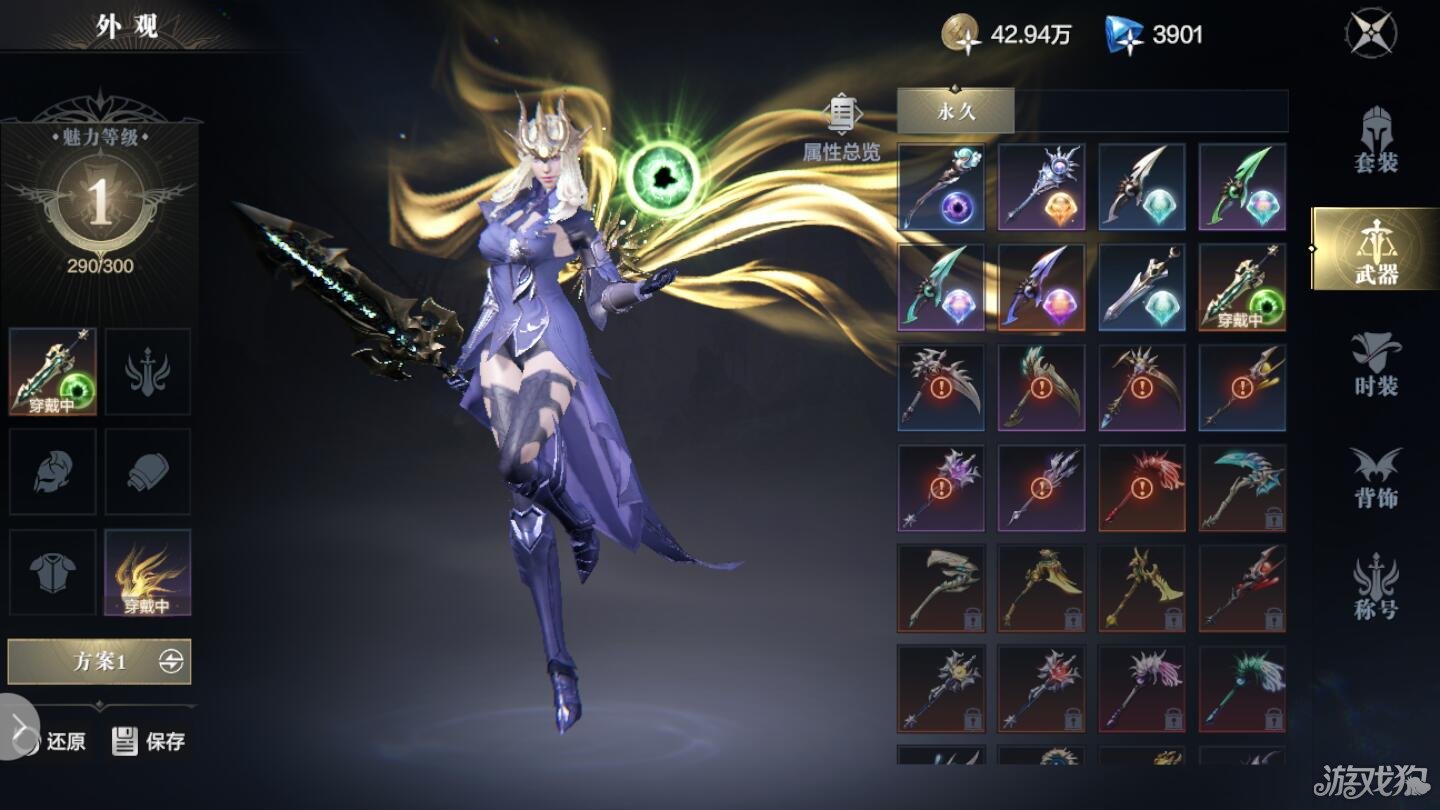Select the 永久 permanent filter tab
The image size is (1440, 810).
coord(955,111)
